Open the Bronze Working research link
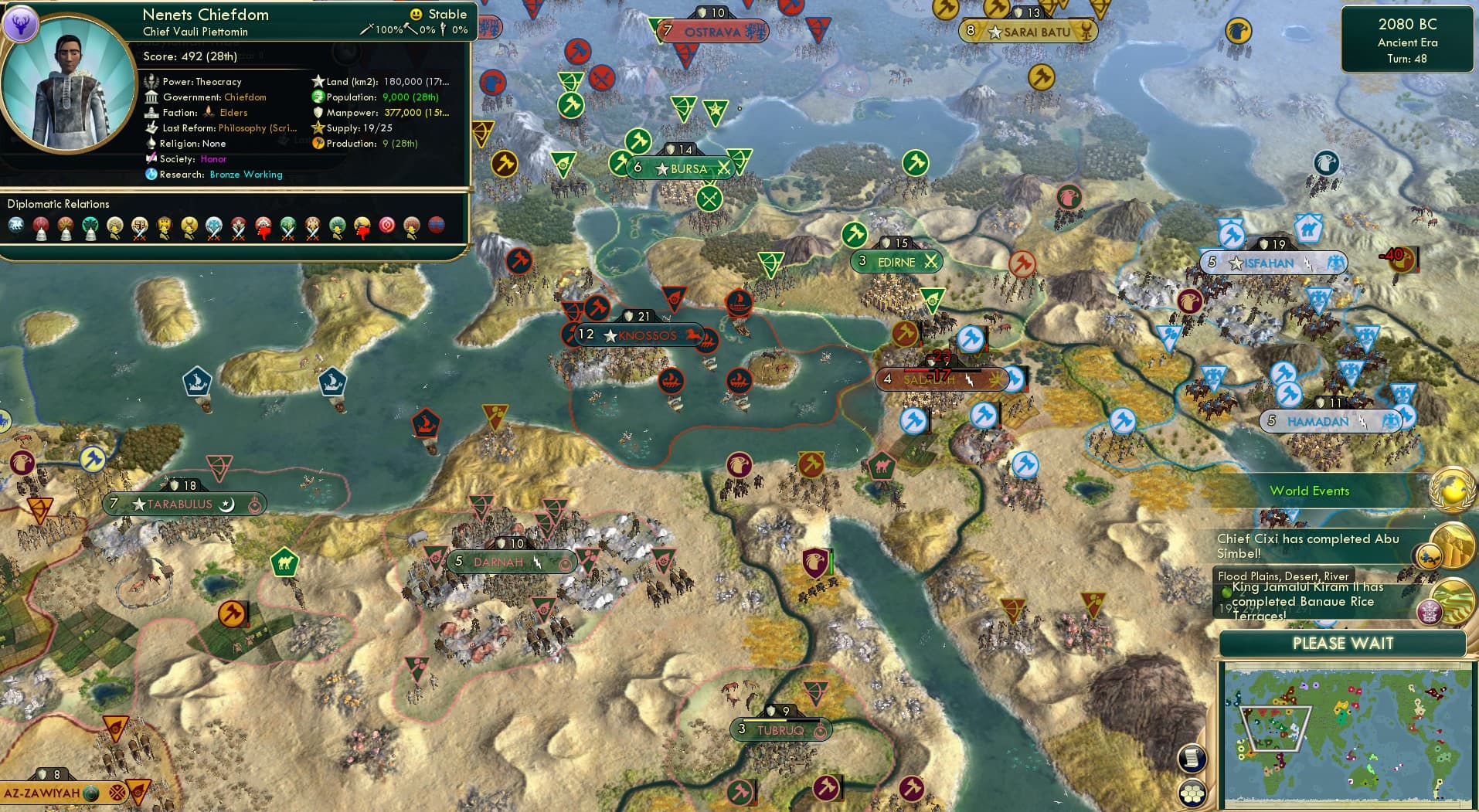The image size is (1479, 812). pos(246,175)
